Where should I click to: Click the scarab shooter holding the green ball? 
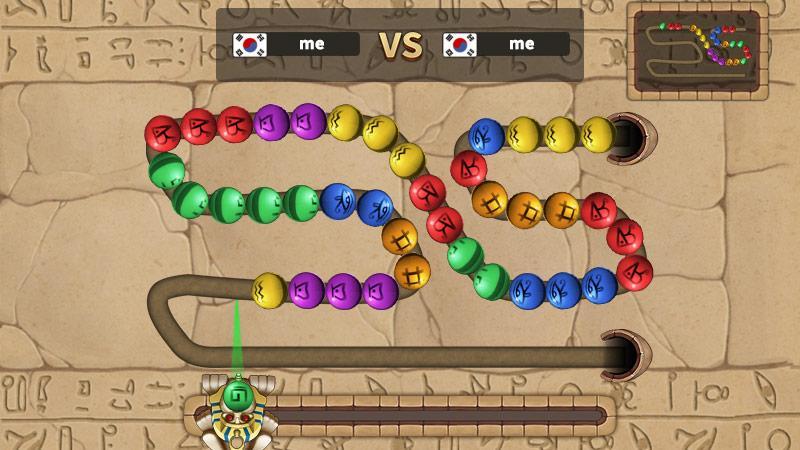coord(236,408)
